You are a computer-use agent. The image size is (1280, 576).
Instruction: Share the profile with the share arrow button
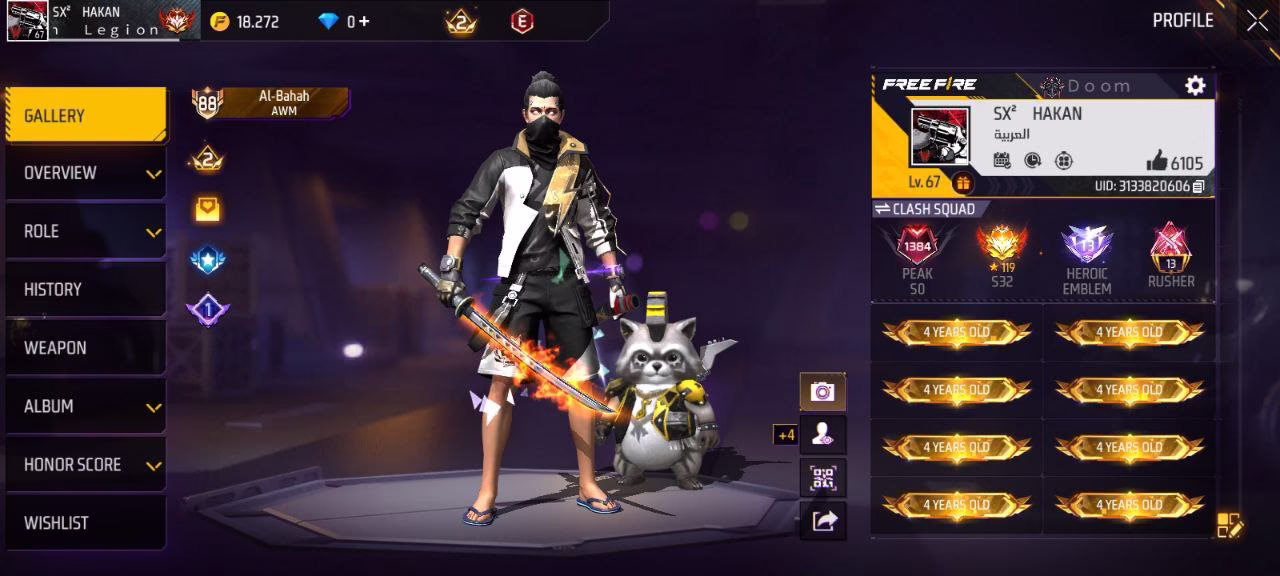coord(822,520)
